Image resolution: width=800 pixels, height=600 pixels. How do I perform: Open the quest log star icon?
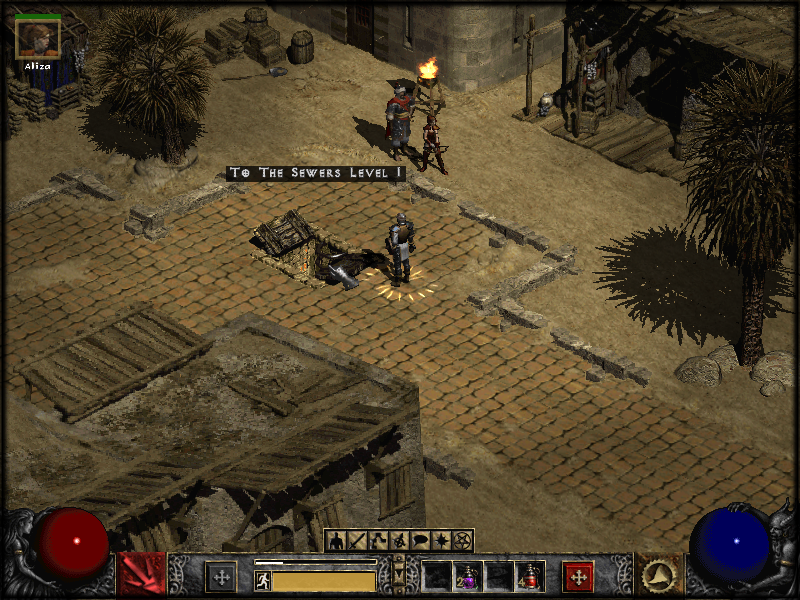[x=441, y=541]
